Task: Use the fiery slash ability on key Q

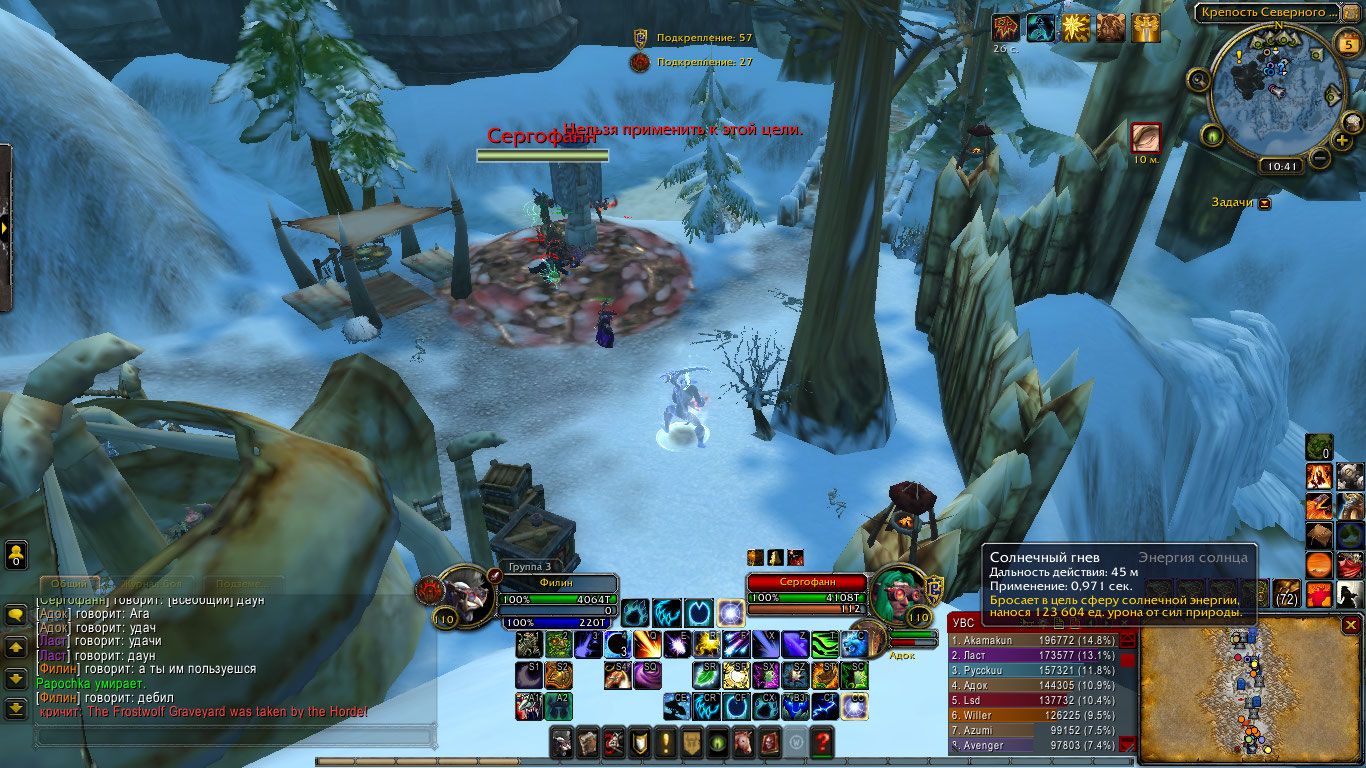Action: (645, 644)
